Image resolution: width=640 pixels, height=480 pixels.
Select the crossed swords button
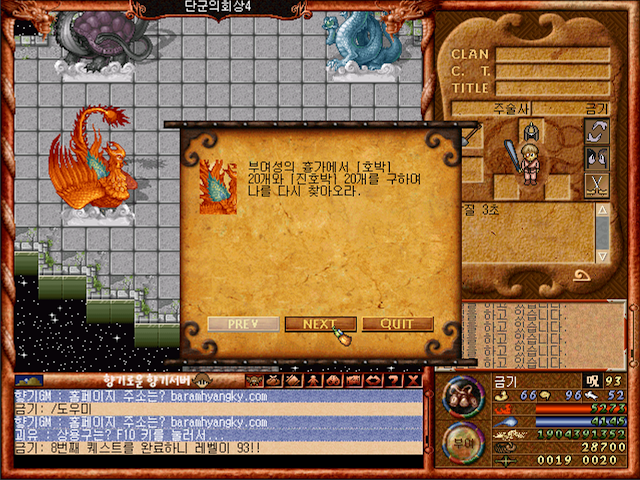pos(596,184)
